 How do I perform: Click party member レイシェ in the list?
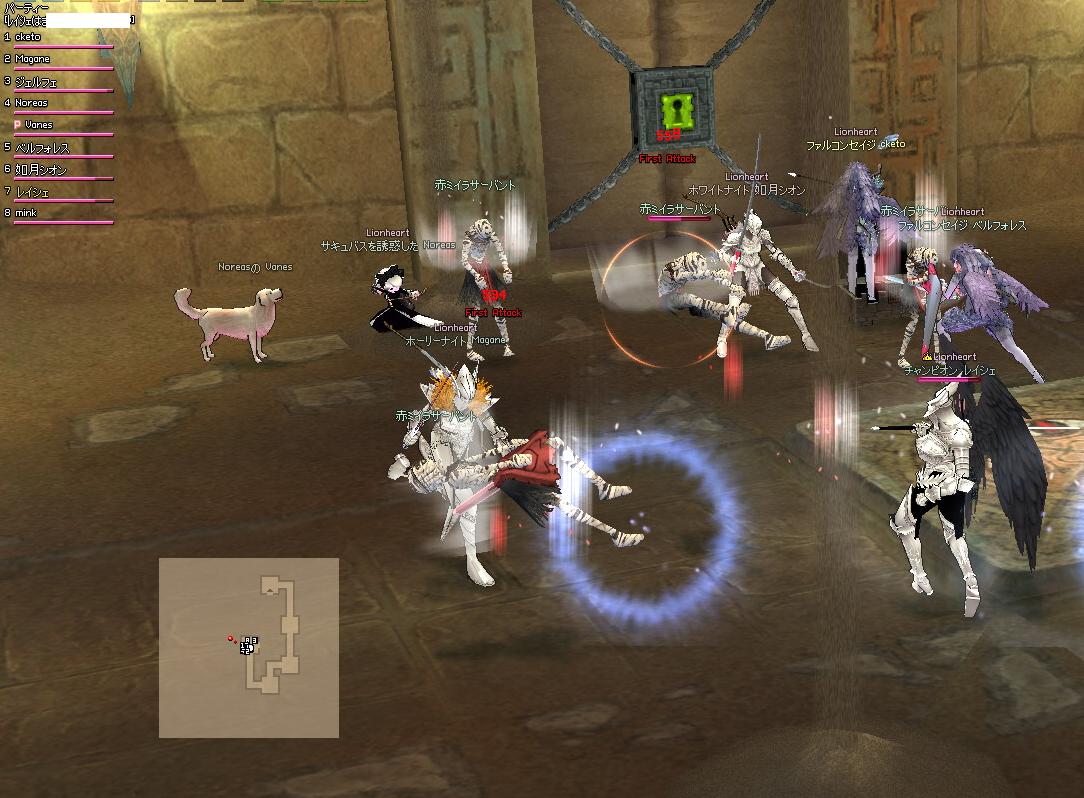click(x=32, y=191)
